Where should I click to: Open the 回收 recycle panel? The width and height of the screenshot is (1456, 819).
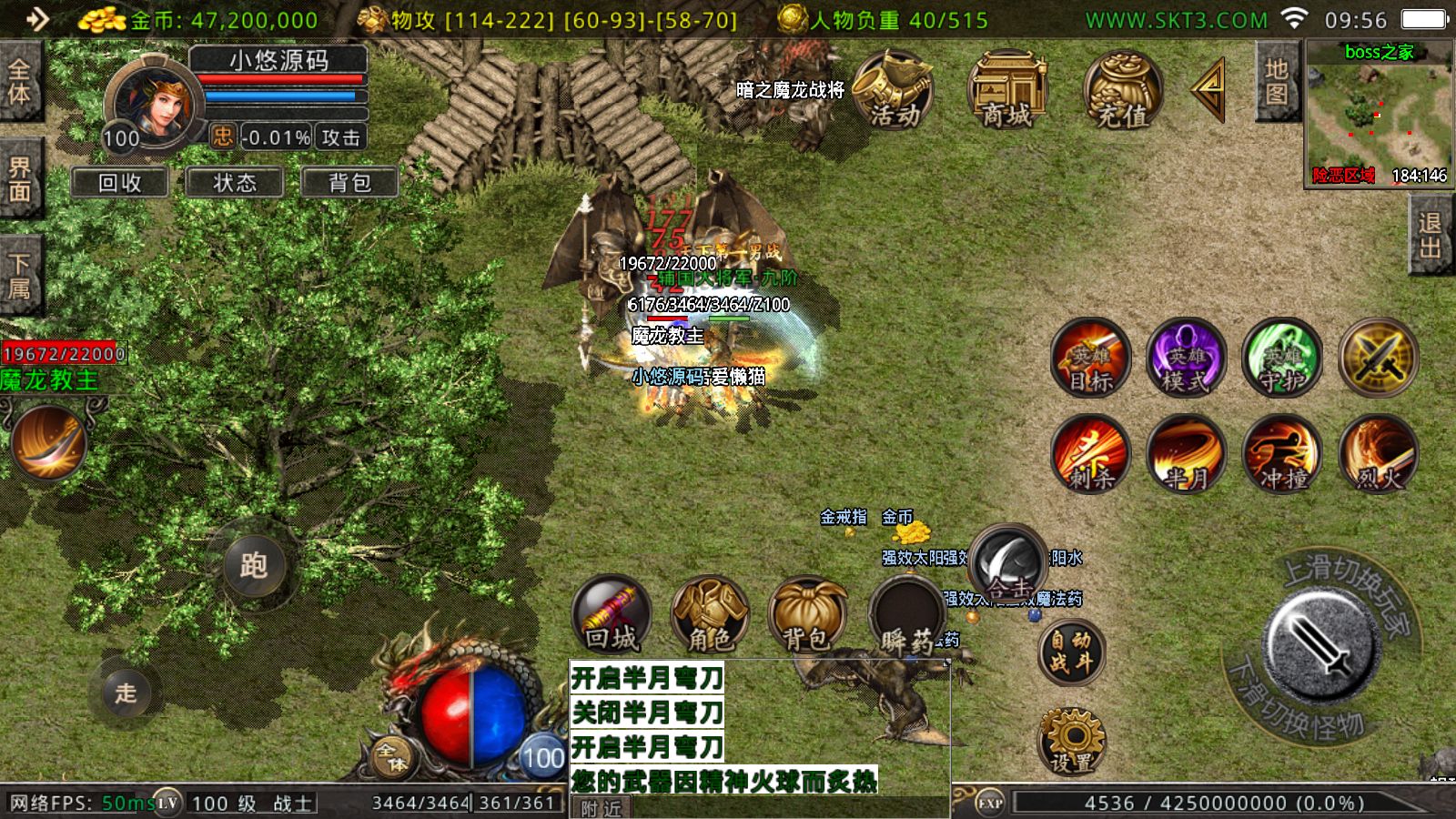(120, 183)
